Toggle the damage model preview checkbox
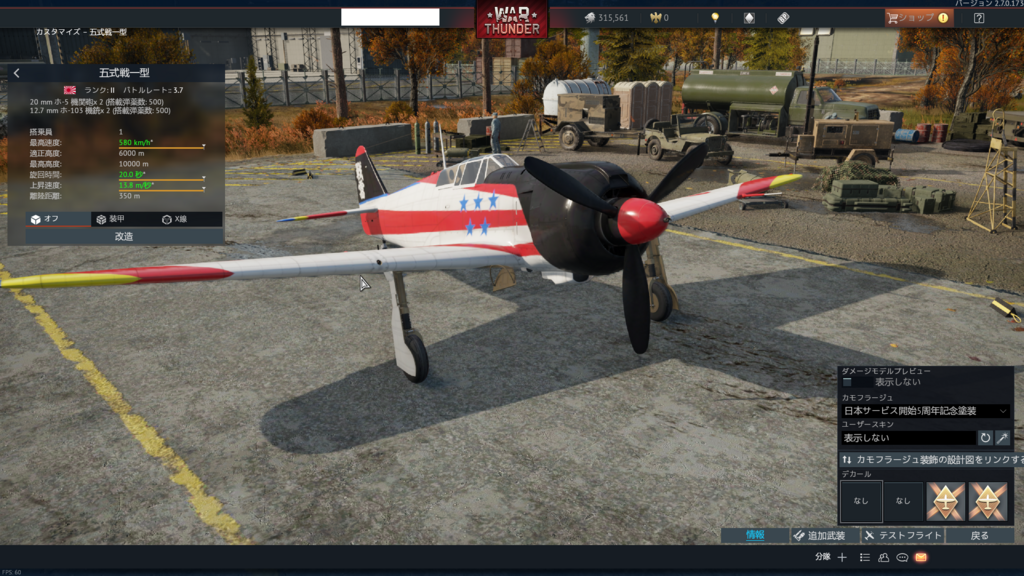 pyautogui.click(x=848, y=382)
